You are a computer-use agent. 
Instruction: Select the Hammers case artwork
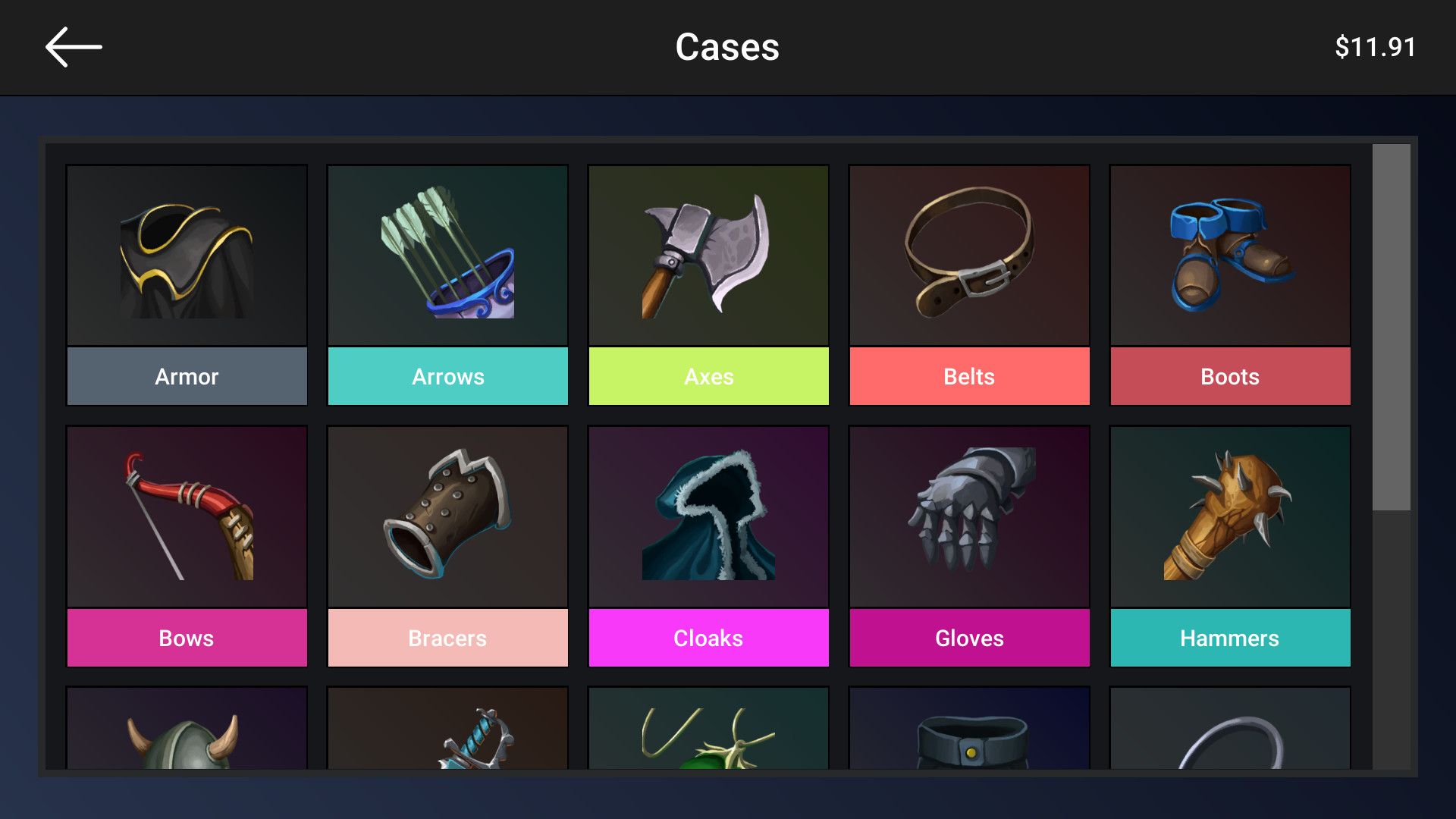tap(1229, 516)
